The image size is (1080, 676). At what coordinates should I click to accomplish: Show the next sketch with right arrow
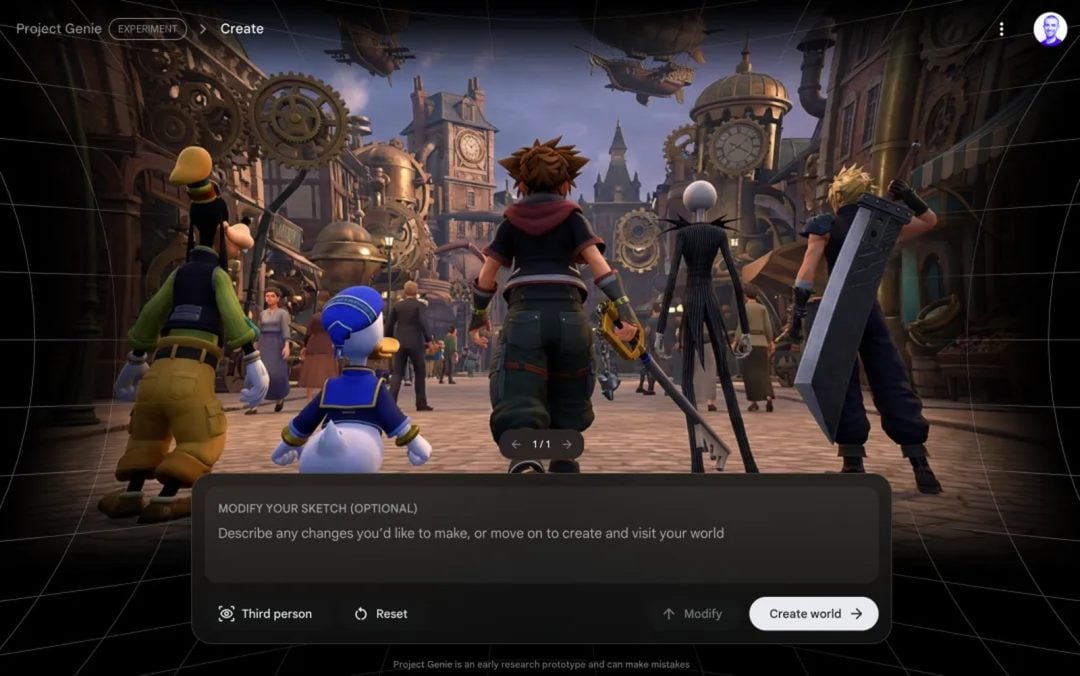pyautogui.click(x=567, y=444)
